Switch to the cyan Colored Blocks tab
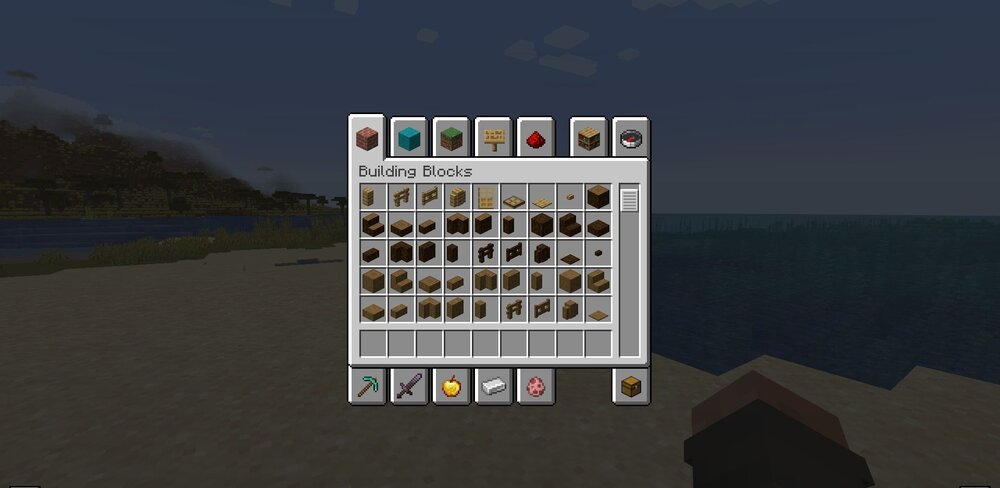Screen dimensions: 1000x488 [x=409, y=138]
